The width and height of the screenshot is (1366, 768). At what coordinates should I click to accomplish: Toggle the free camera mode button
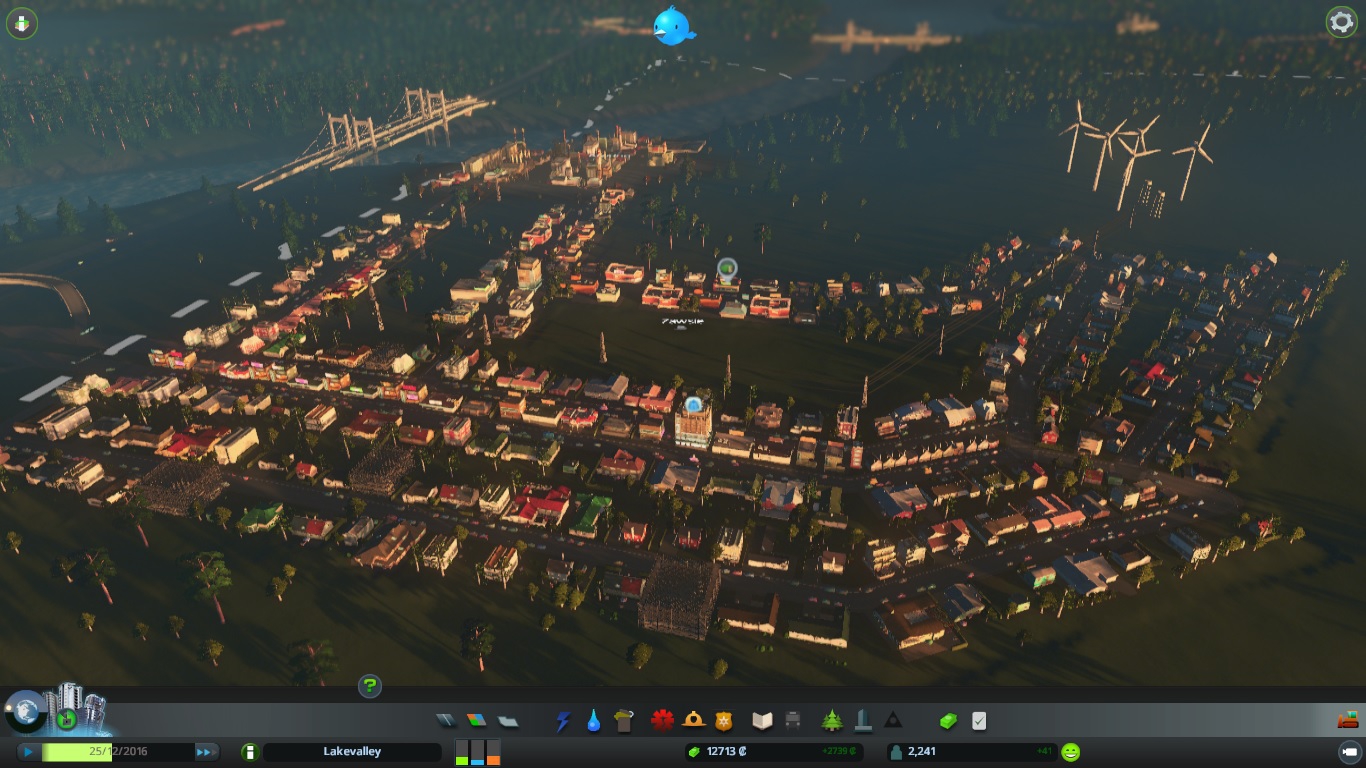coord(1347,752)
